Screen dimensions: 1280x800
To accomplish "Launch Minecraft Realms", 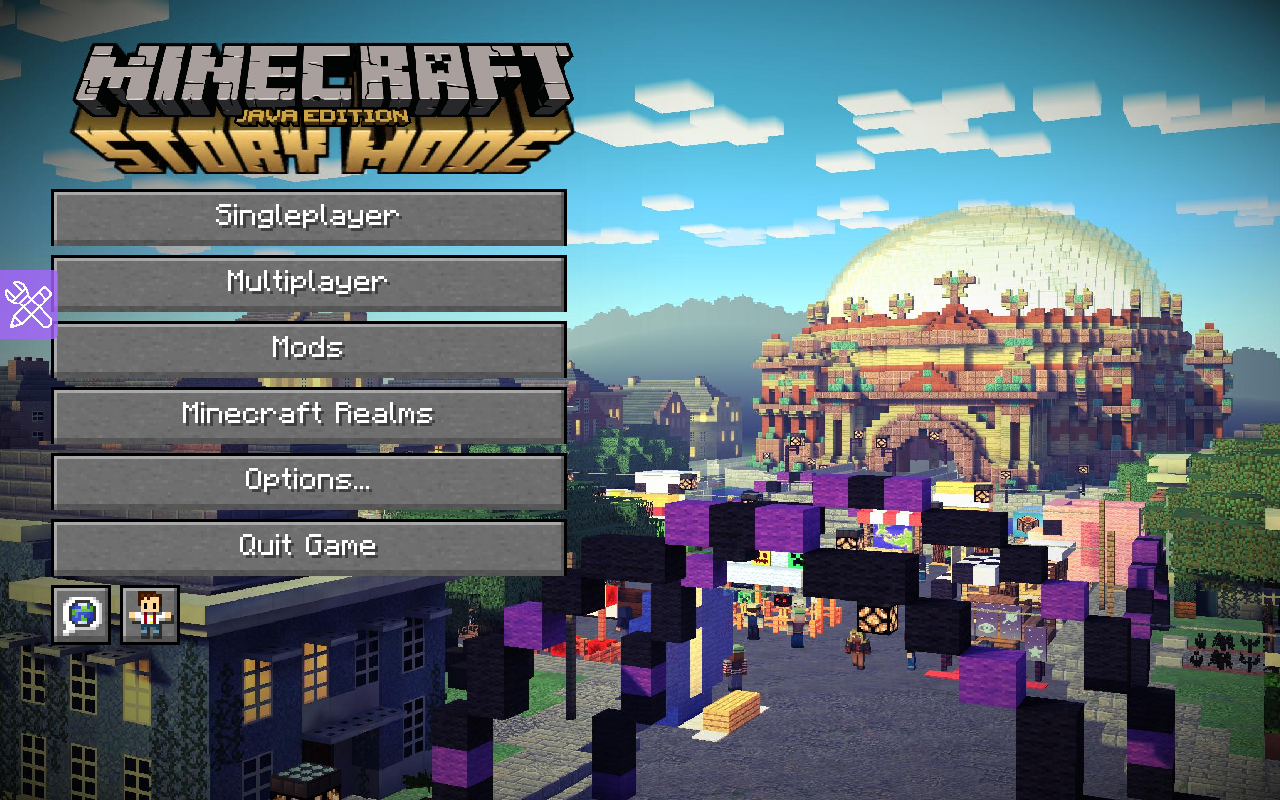I will tap(308, 414).
